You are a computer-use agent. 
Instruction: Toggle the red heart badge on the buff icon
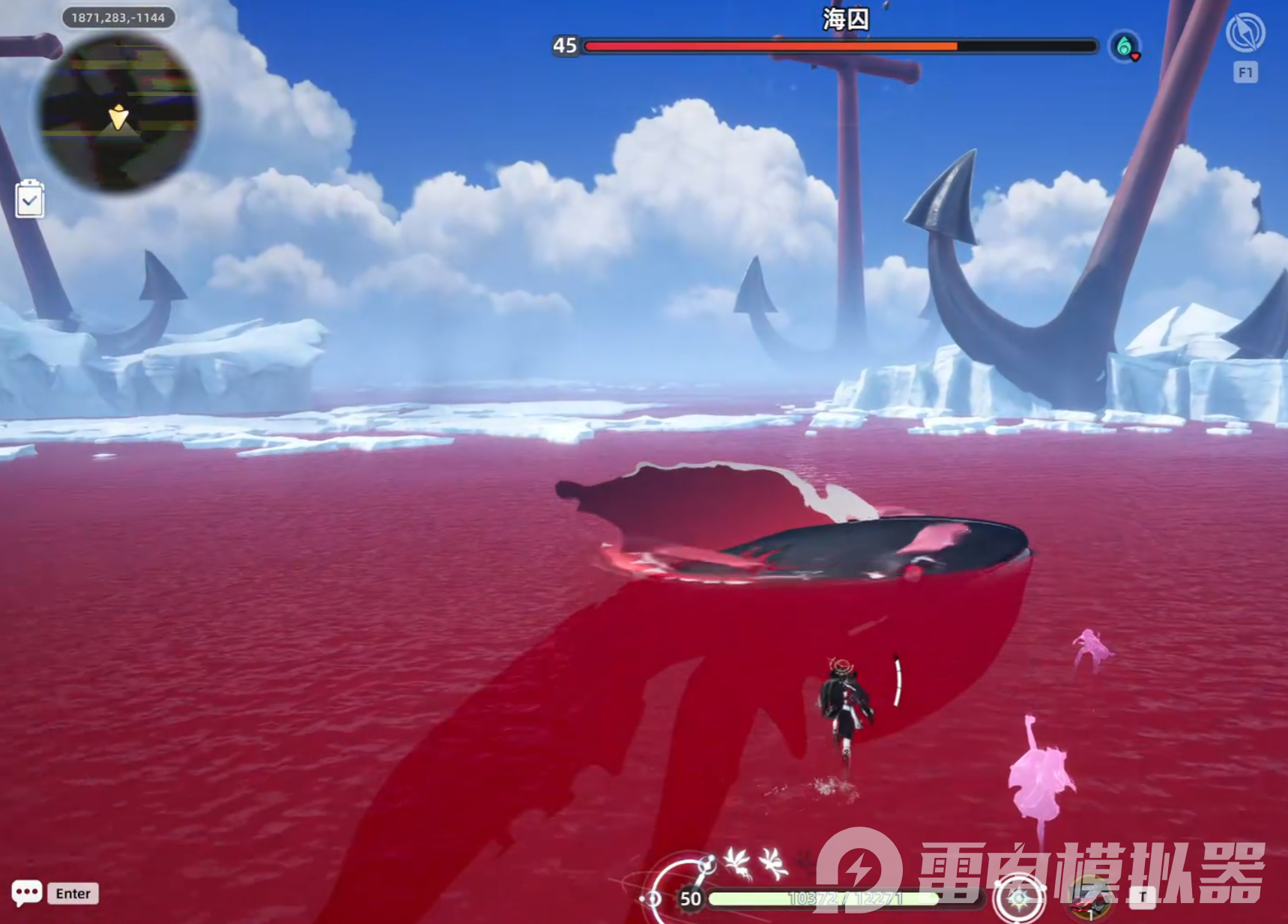pos(1136,57)
